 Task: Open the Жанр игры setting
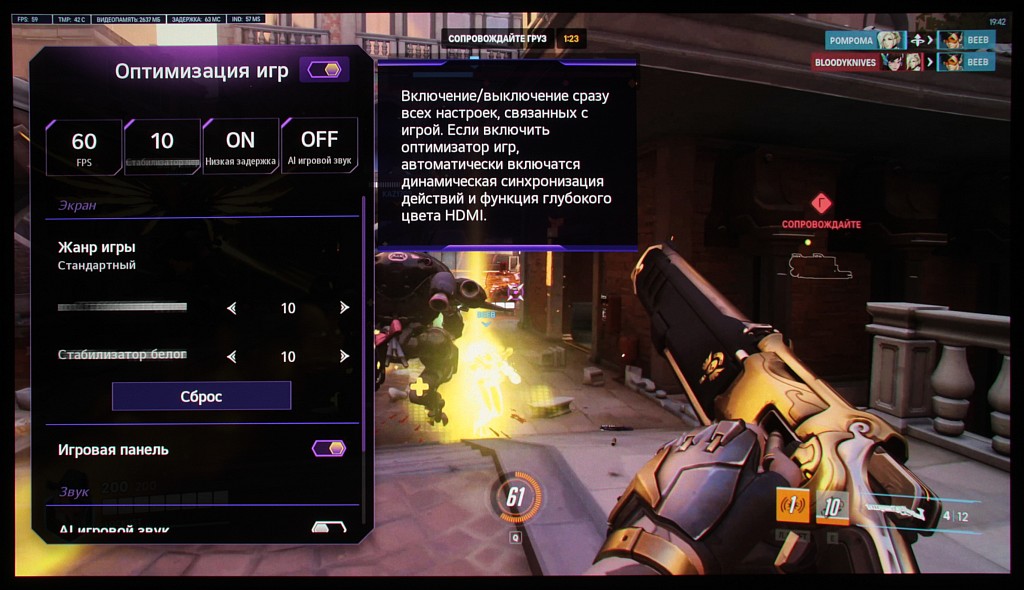point(97,255)
